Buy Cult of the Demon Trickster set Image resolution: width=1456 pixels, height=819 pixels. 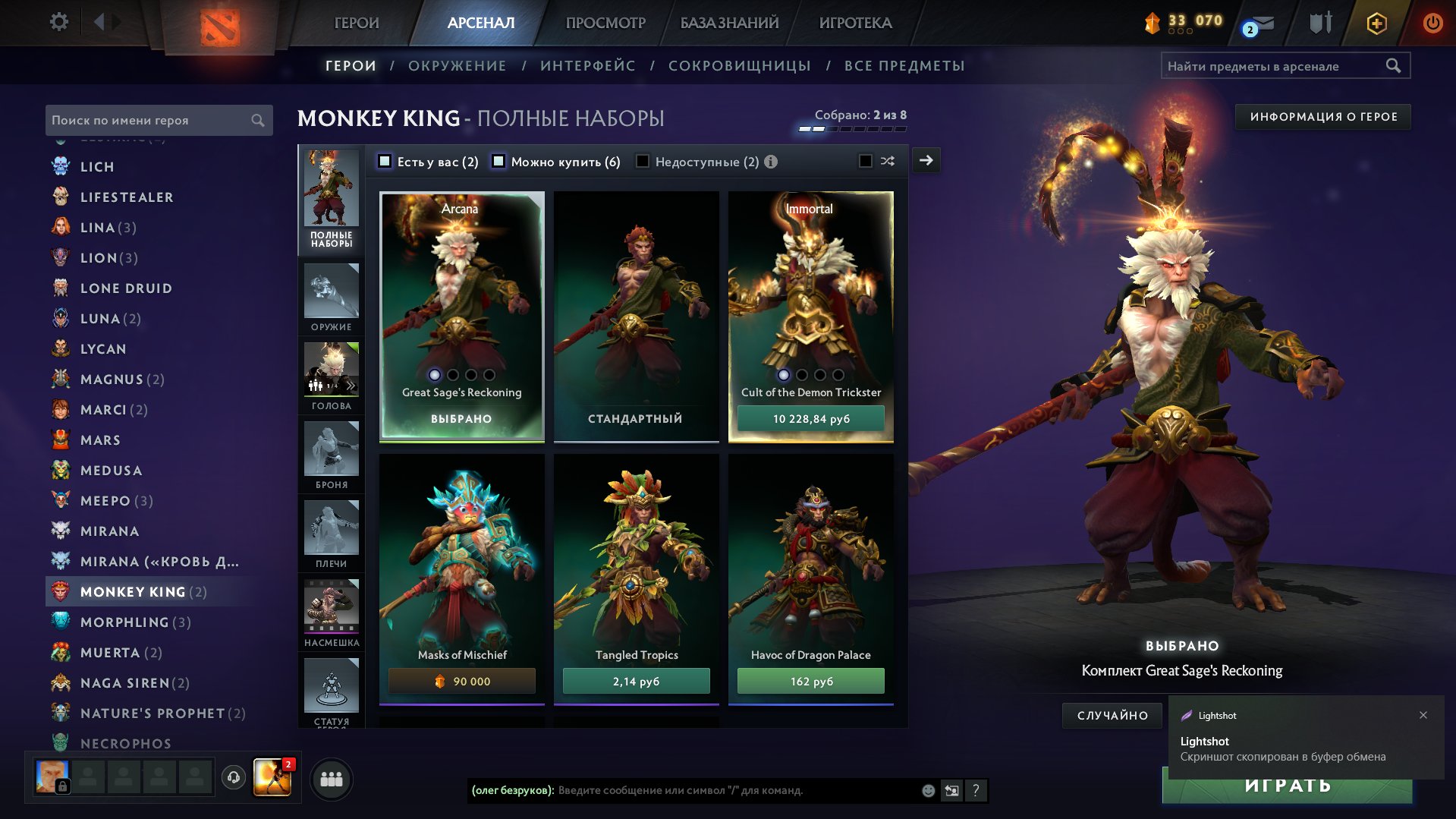pos(810,418)
